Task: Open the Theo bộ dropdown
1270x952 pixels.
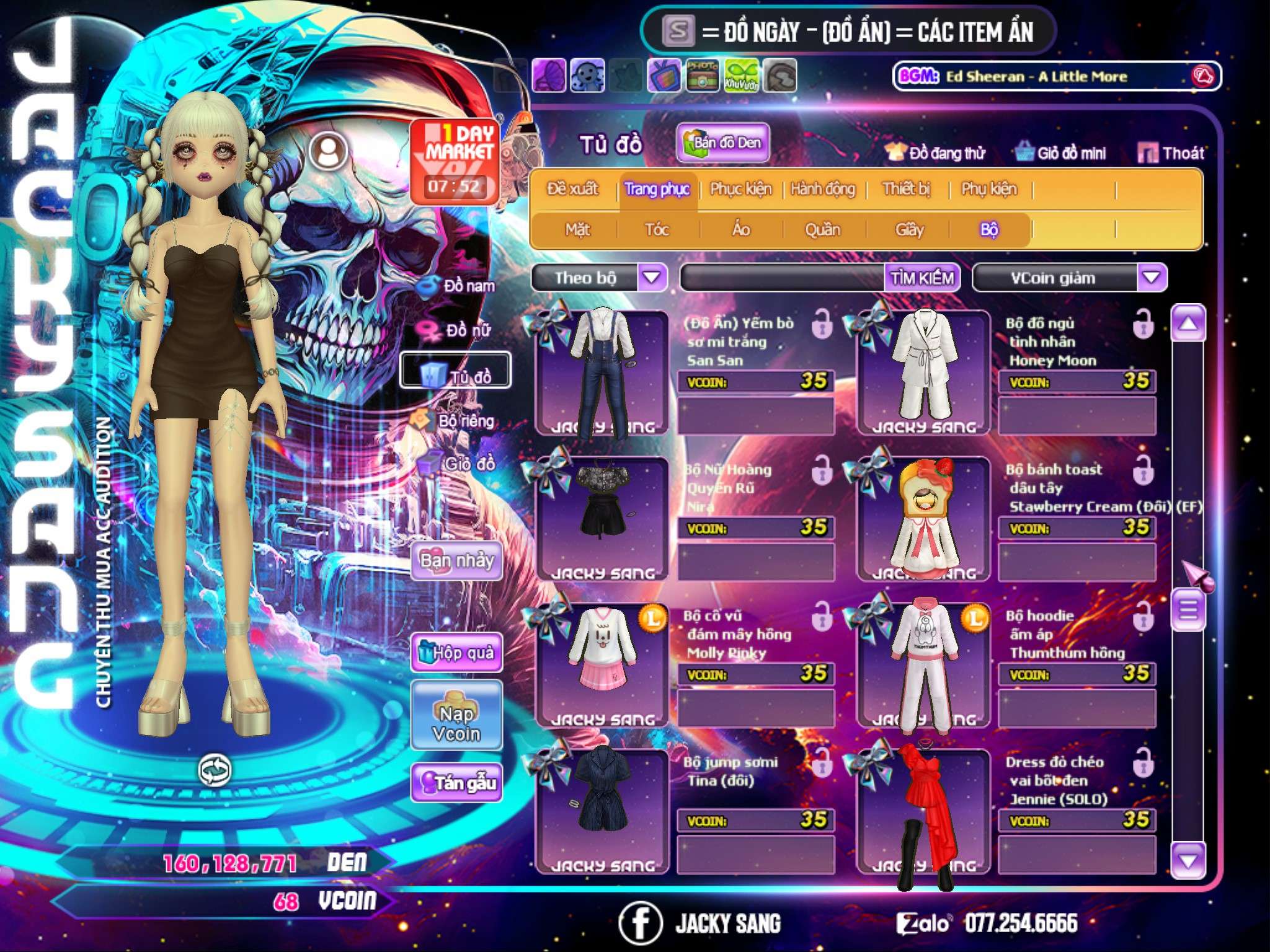Action: (x=652, y=278)
